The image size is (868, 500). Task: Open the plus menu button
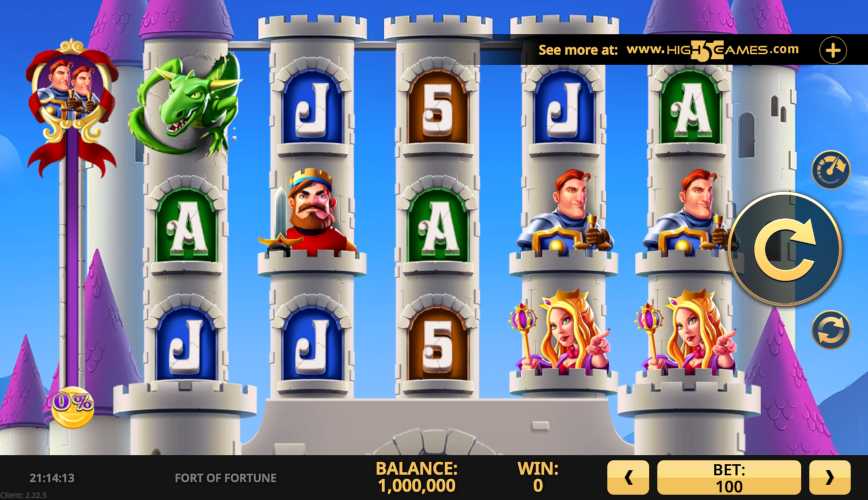[833, 49]
